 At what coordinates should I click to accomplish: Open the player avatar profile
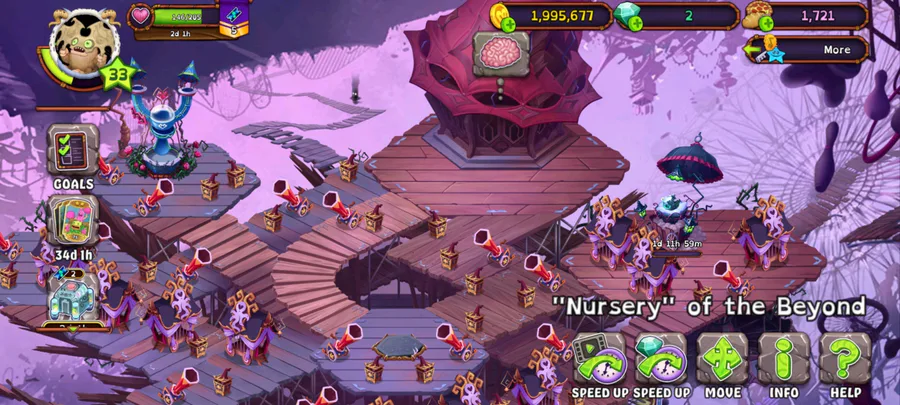pos(84,44)
